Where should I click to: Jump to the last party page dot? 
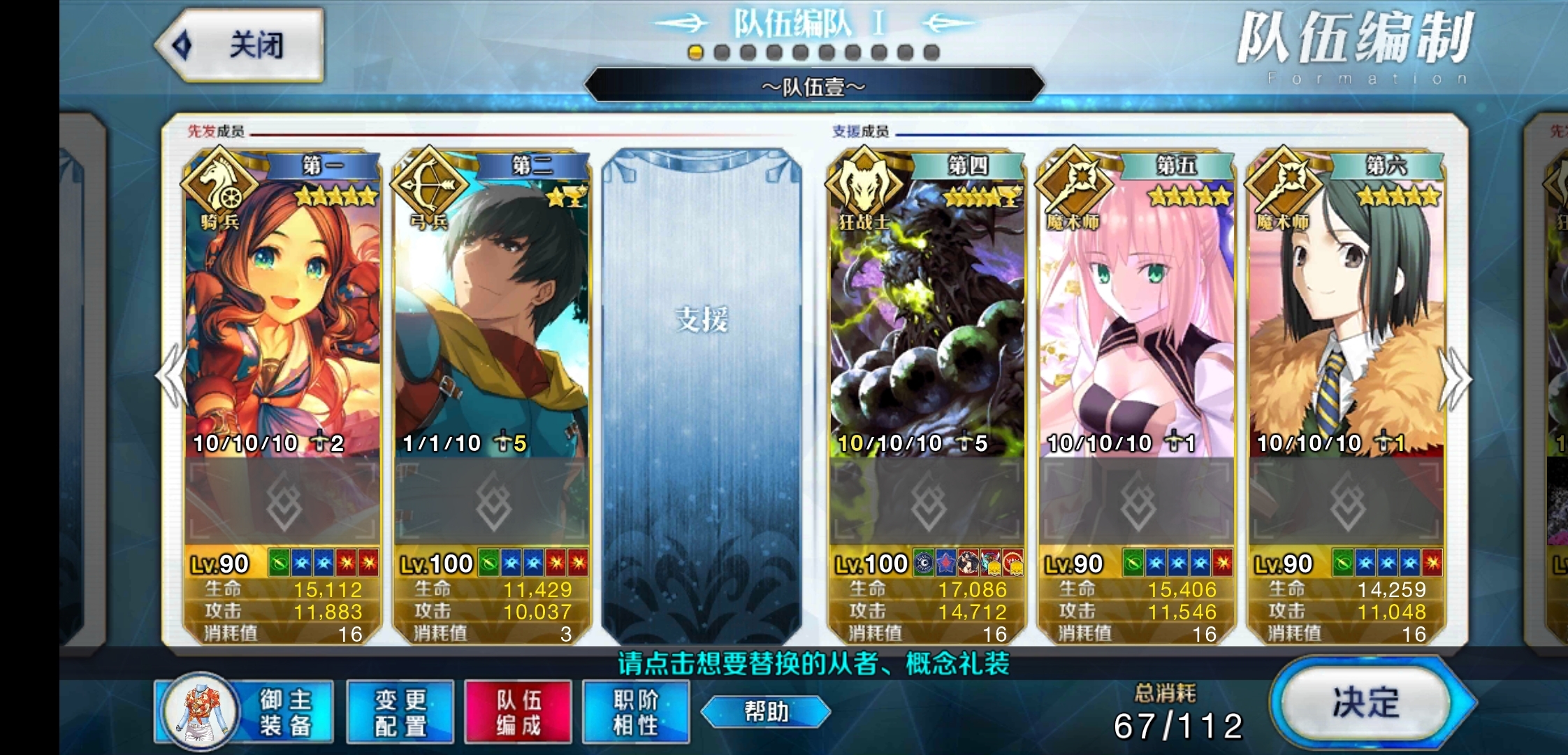(931, 52)
